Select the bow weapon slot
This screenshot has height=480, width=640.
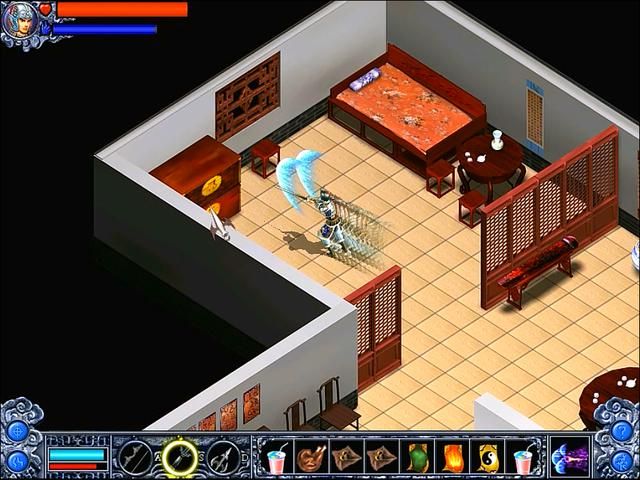(135, 458)
